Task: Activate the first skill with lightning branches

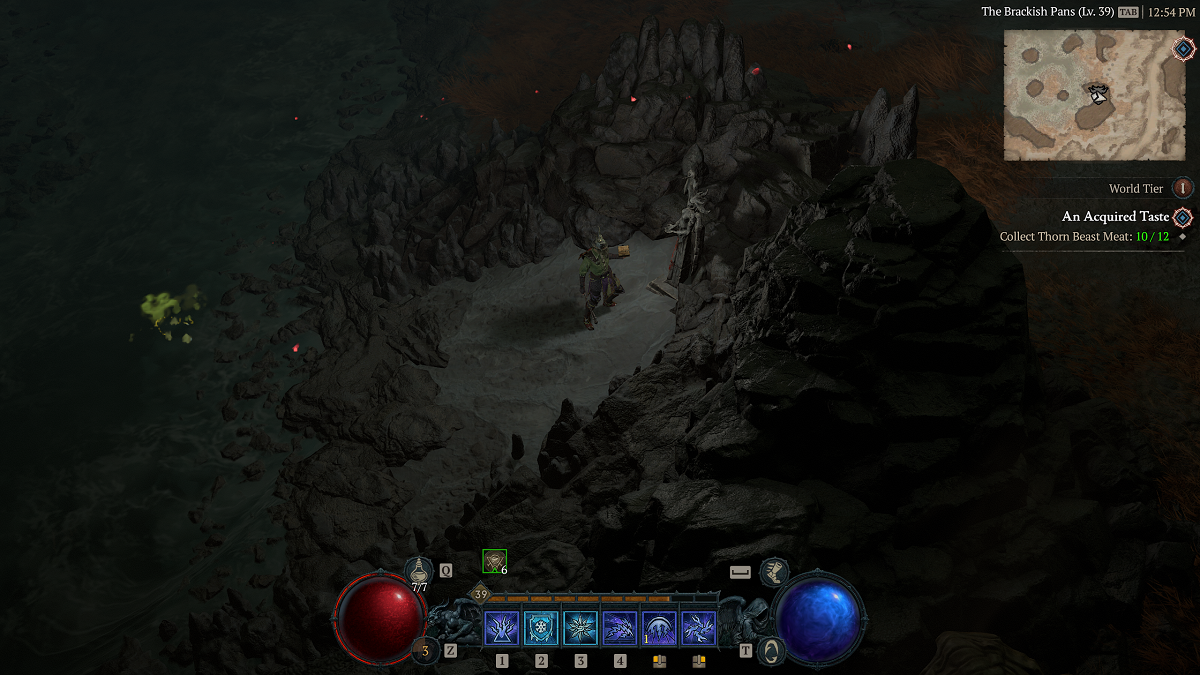Action: tap(502, 629)
